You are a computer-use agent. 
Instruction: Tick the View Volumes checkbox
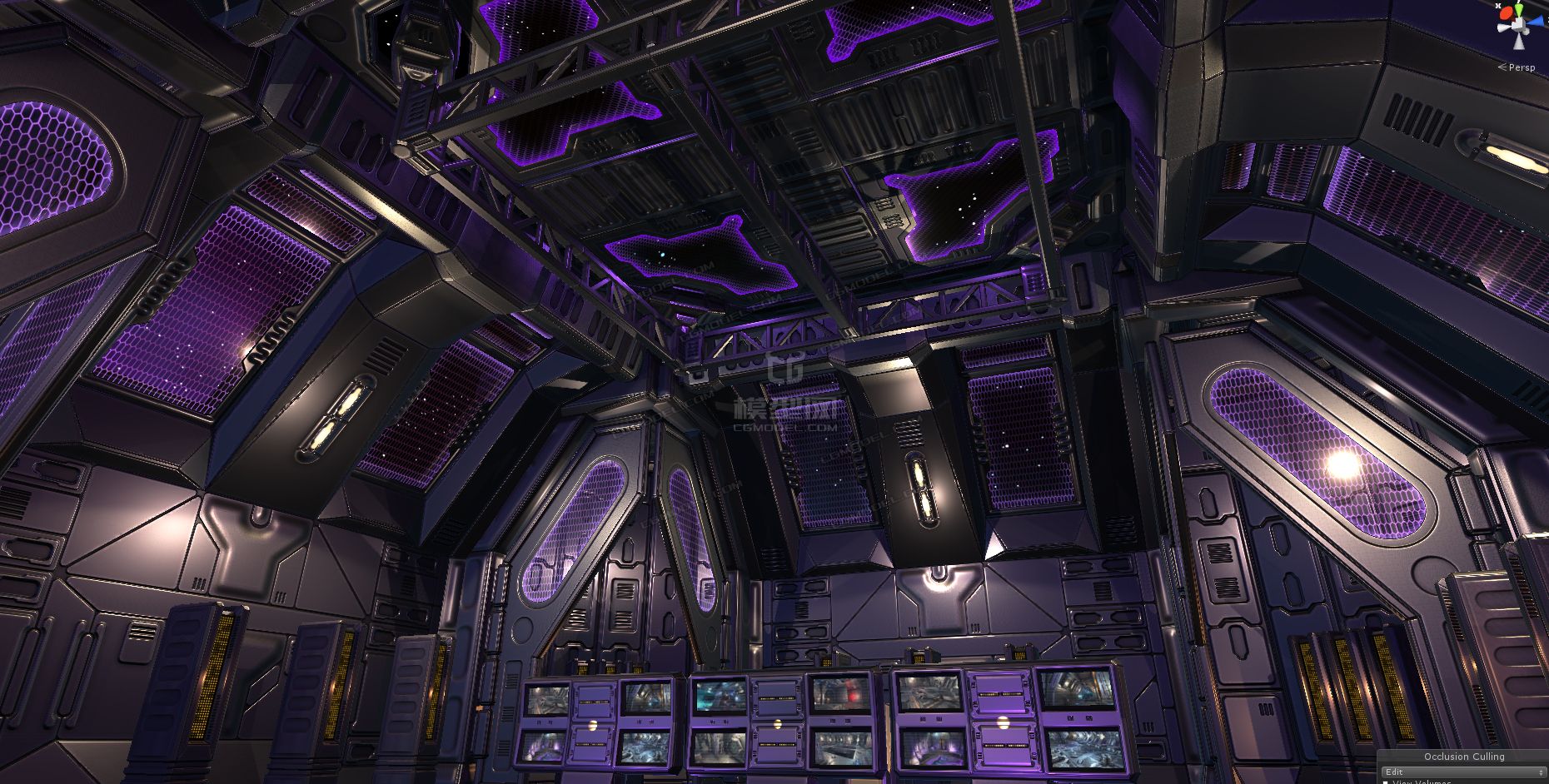pos(1386,782)
